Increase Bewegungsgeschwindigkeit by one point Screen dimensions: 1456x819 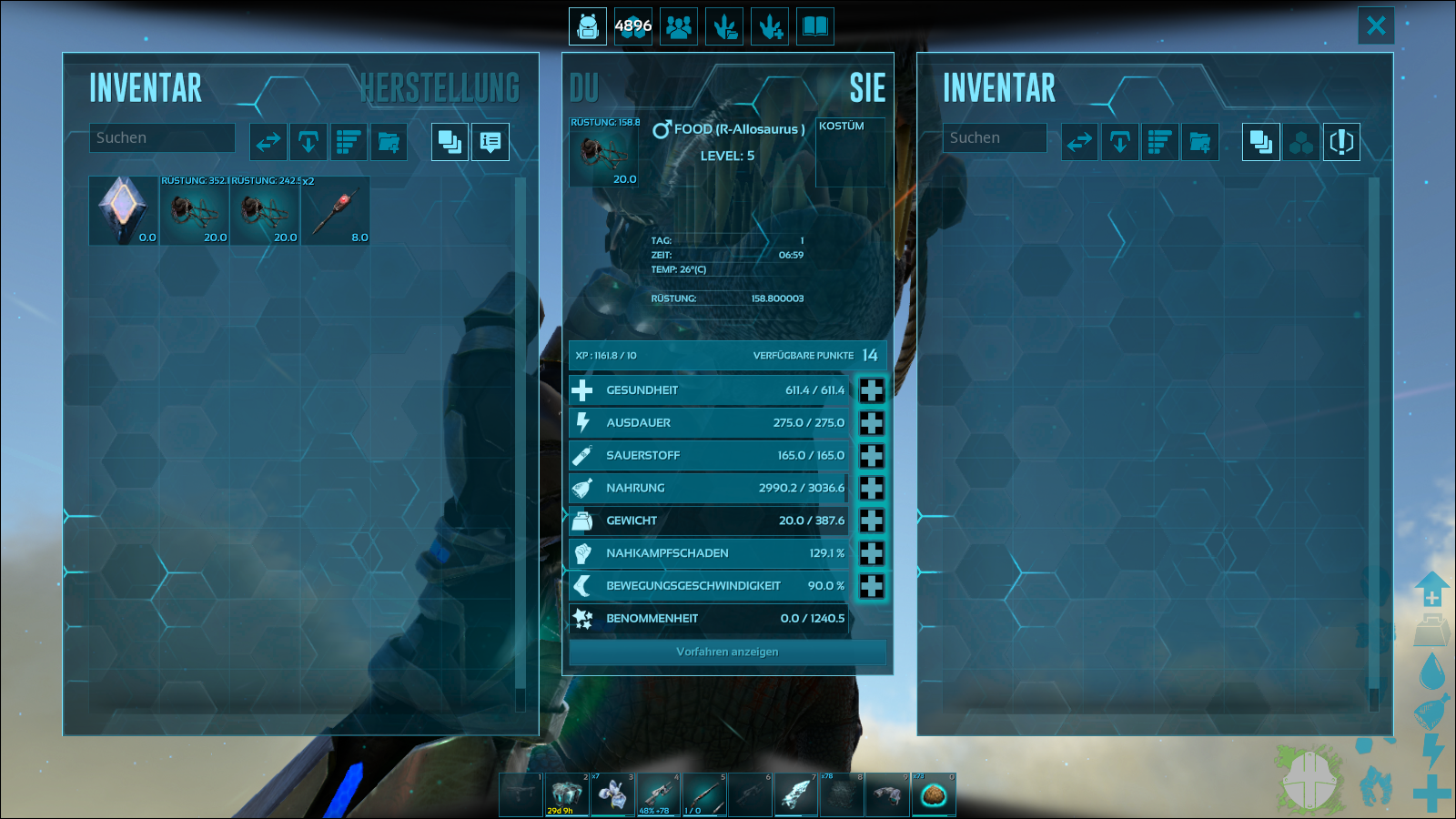tap(871, 586)
